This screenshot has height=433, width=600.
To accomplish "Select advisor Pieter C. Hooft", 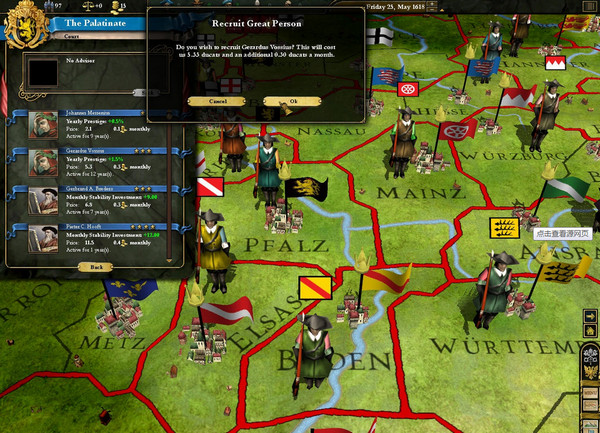I will point(90,236).
